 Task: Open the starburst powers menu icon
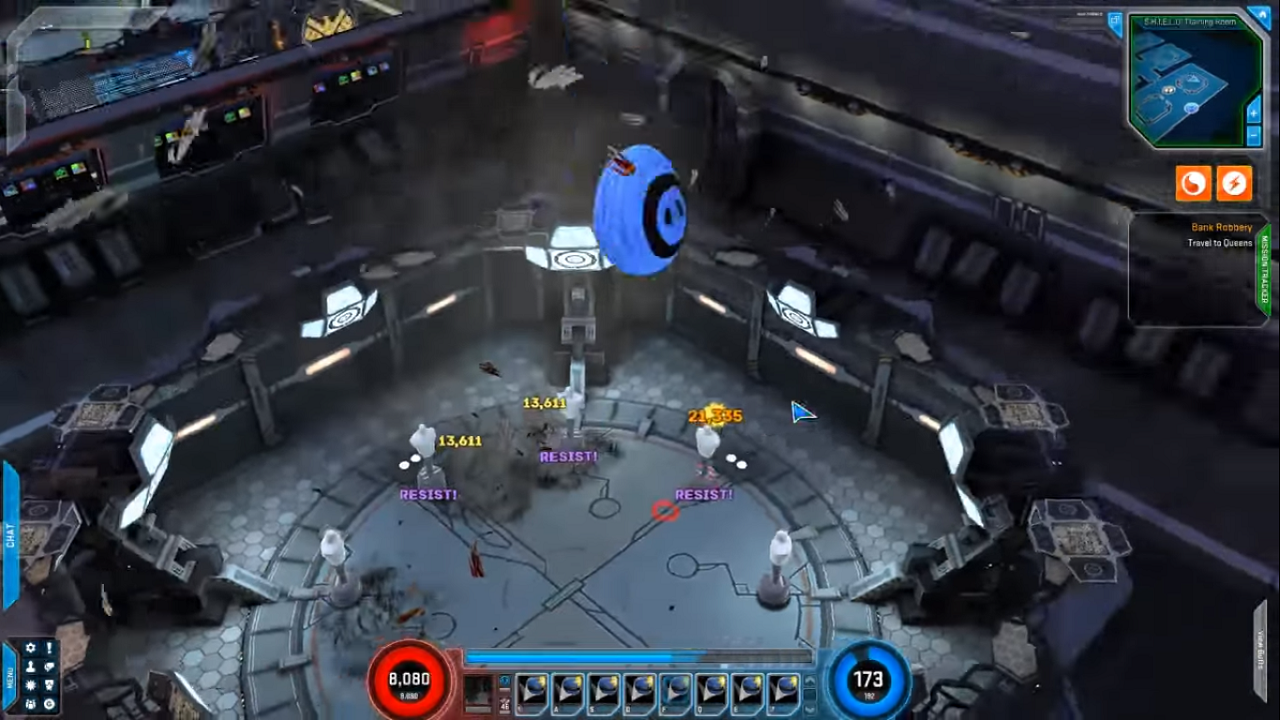pos(31,685)
